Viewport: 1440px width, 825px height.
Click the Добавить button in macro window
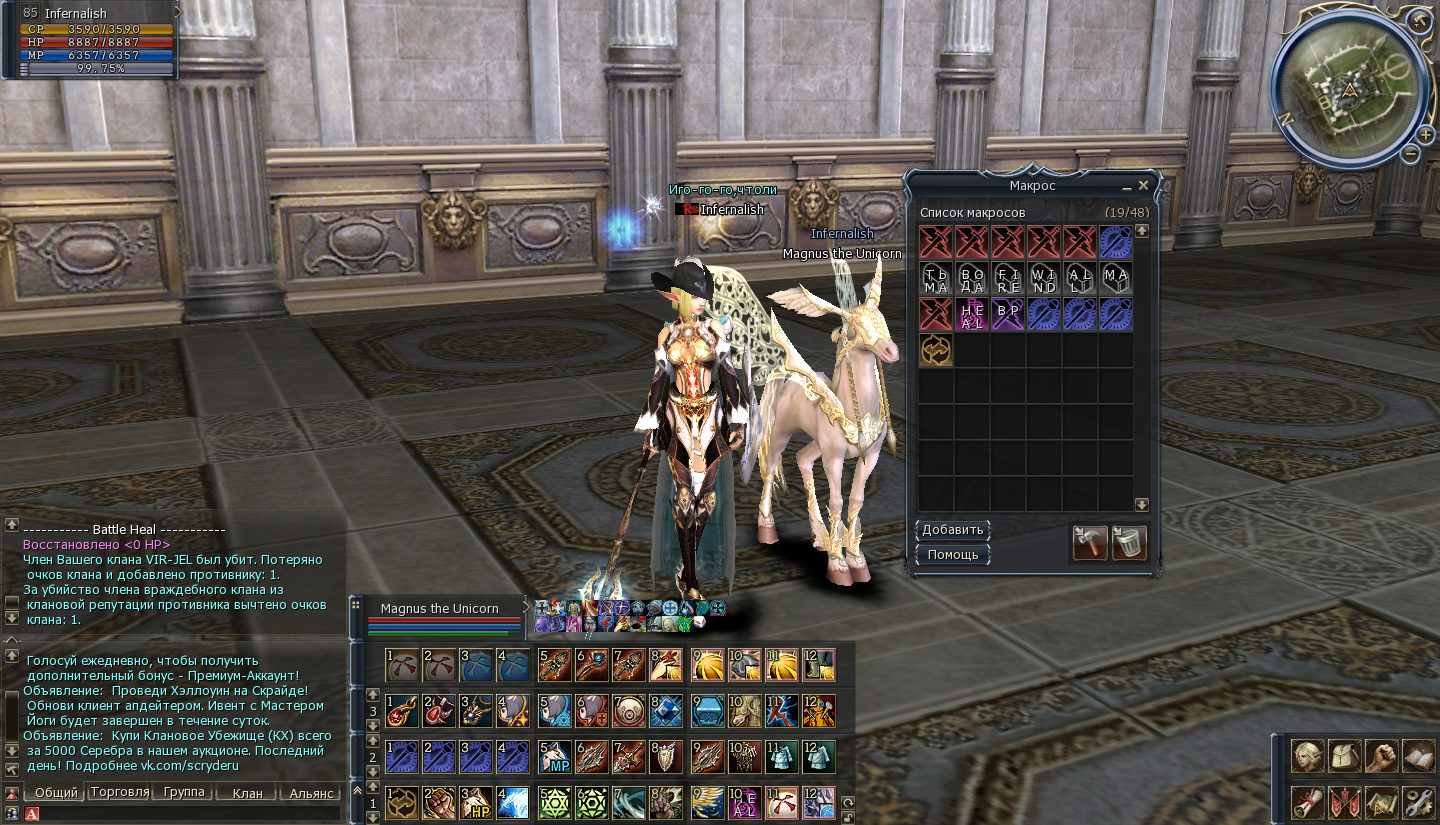(953, 530)
